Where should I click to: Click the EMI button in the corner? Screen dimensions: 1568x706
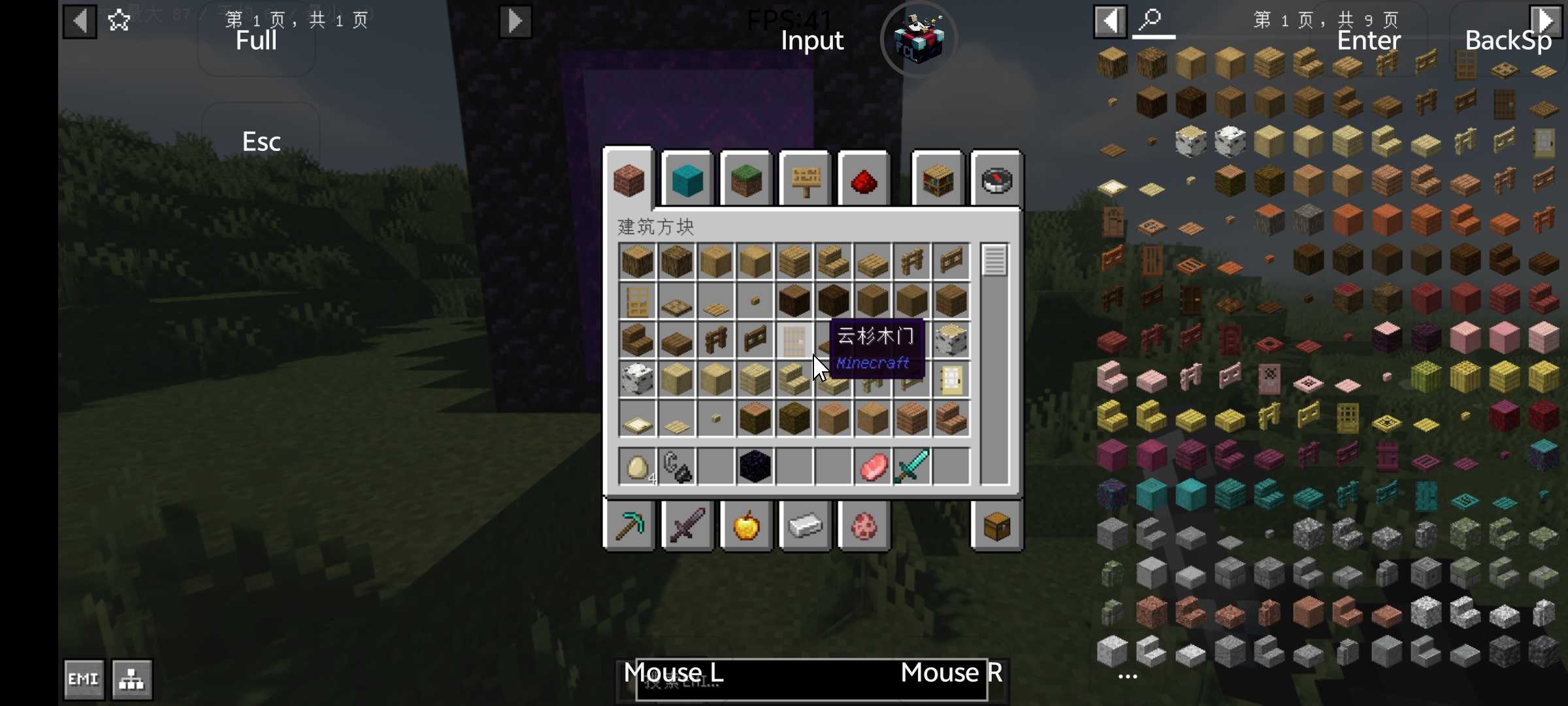coord(84,679)
